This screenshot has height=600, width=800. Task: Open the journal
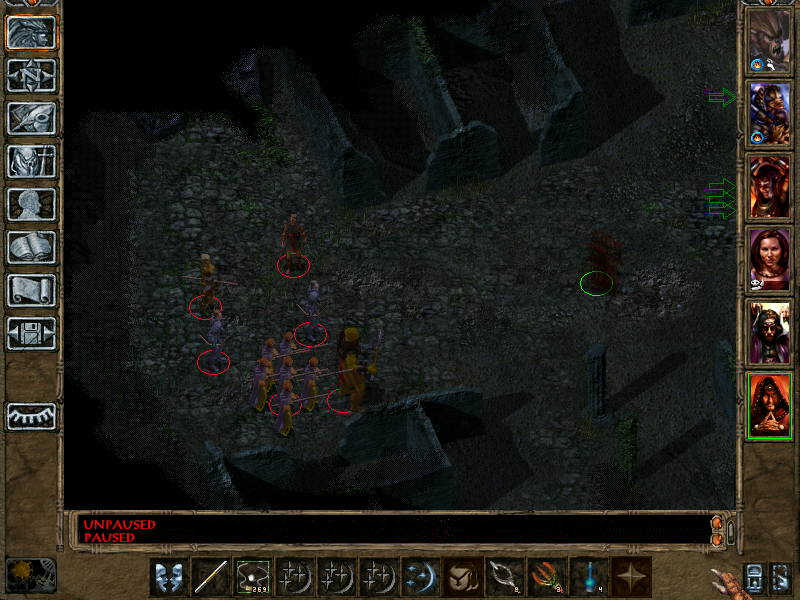pos(31,118)
